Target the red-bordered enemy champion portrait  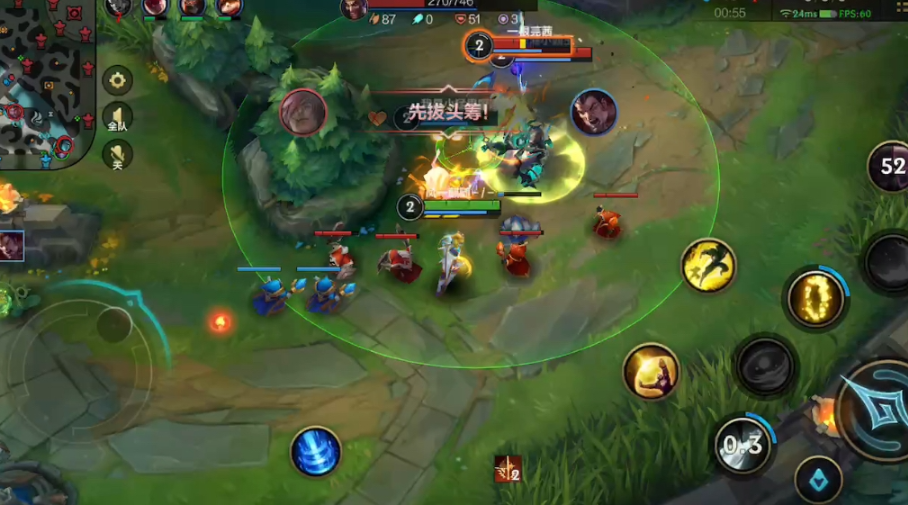click(x=303, y=113)
